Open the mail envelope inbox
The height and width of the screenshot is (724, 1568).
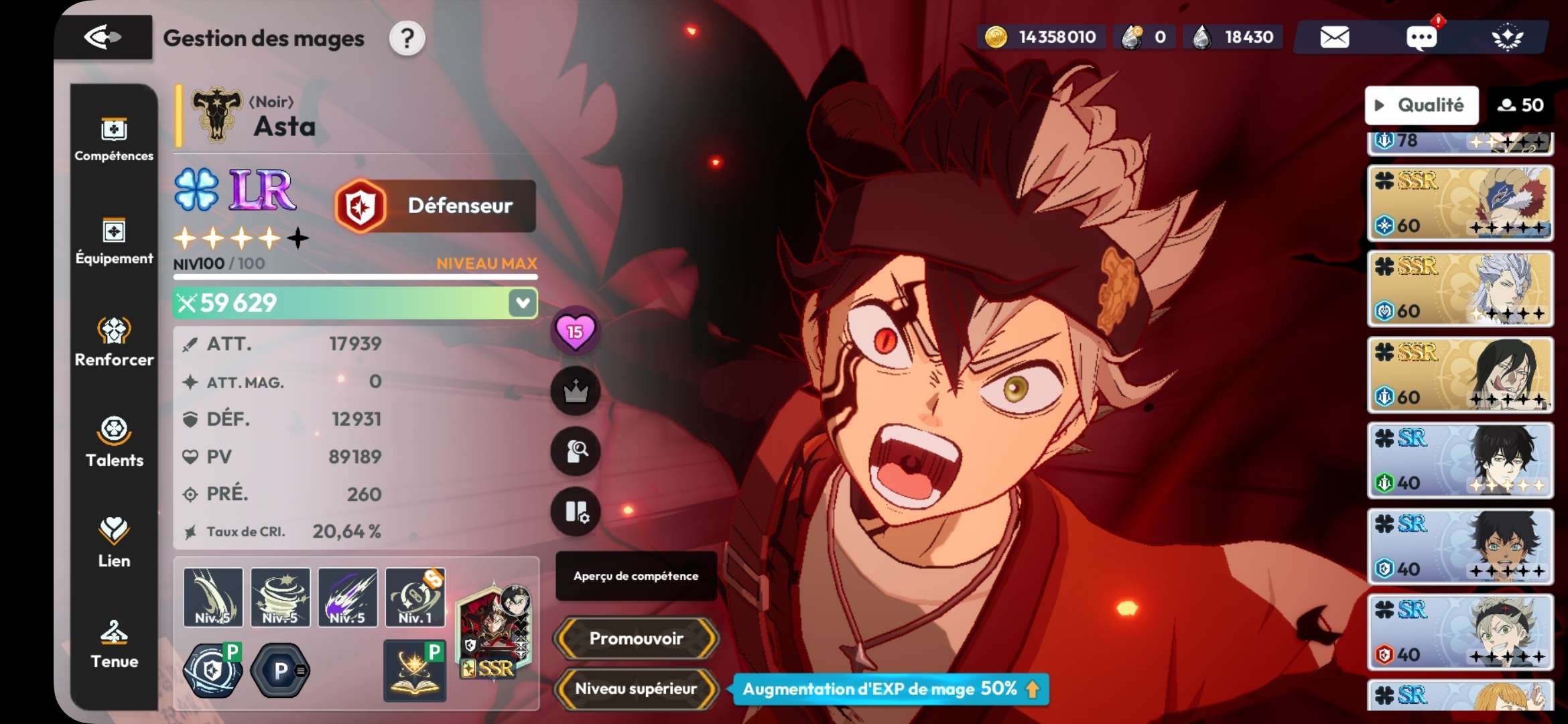1334,38
